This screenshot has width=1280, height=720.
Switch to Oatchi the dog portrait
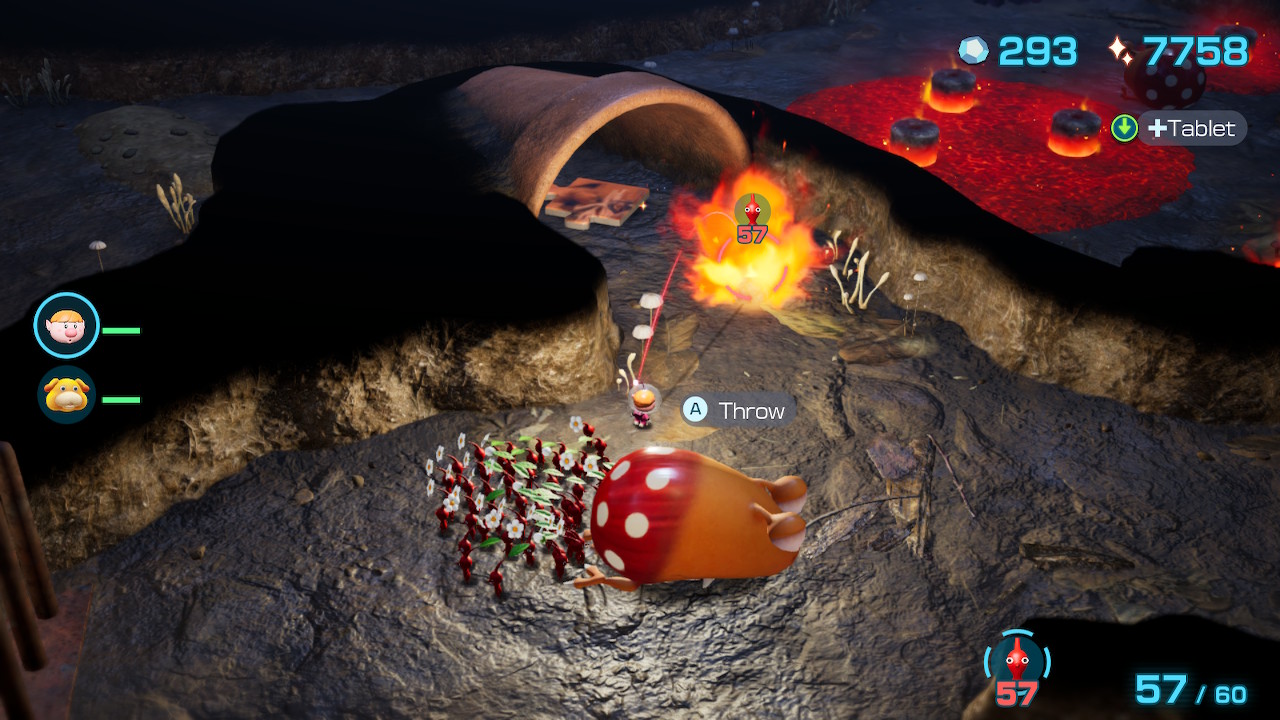click(67, 395)
